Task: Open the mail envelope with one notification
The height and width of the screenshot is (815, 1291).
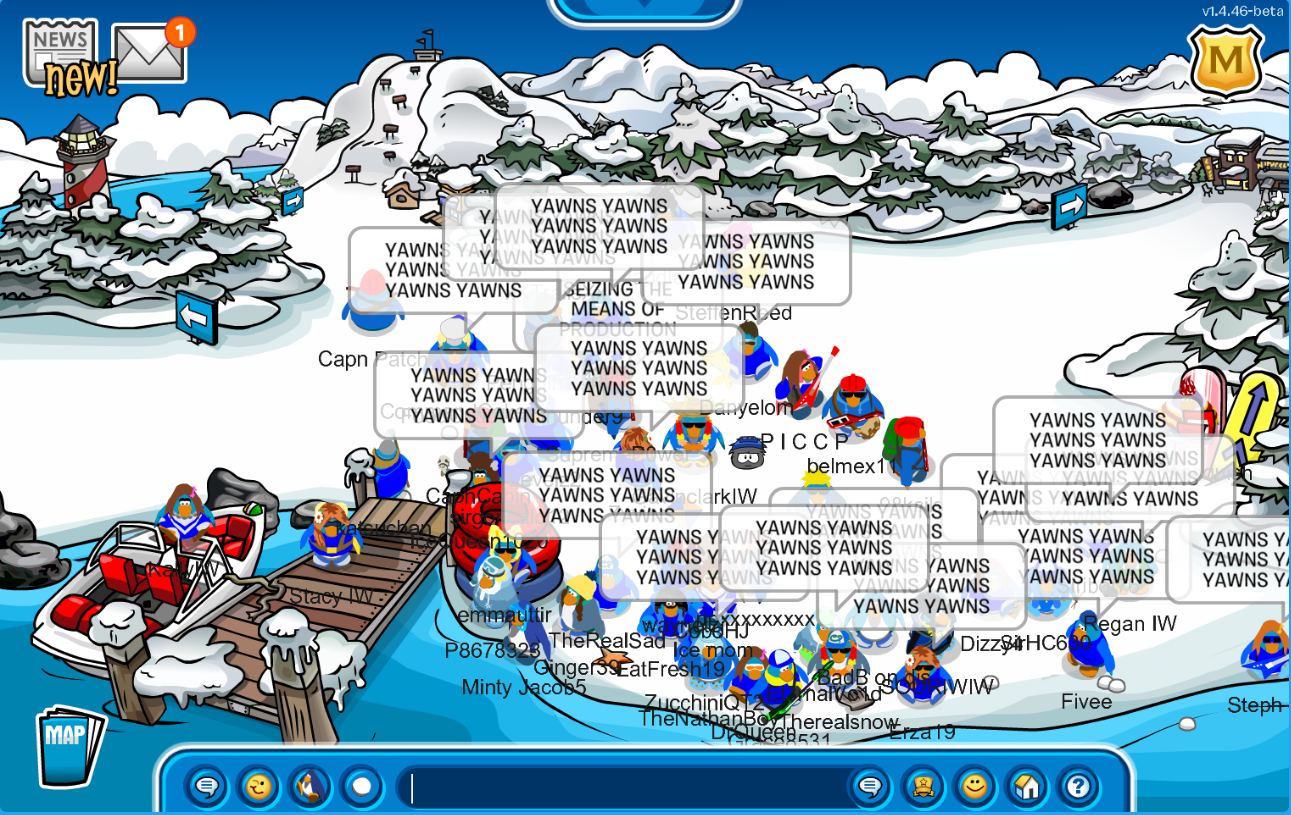Action: [x=150, y=53]
